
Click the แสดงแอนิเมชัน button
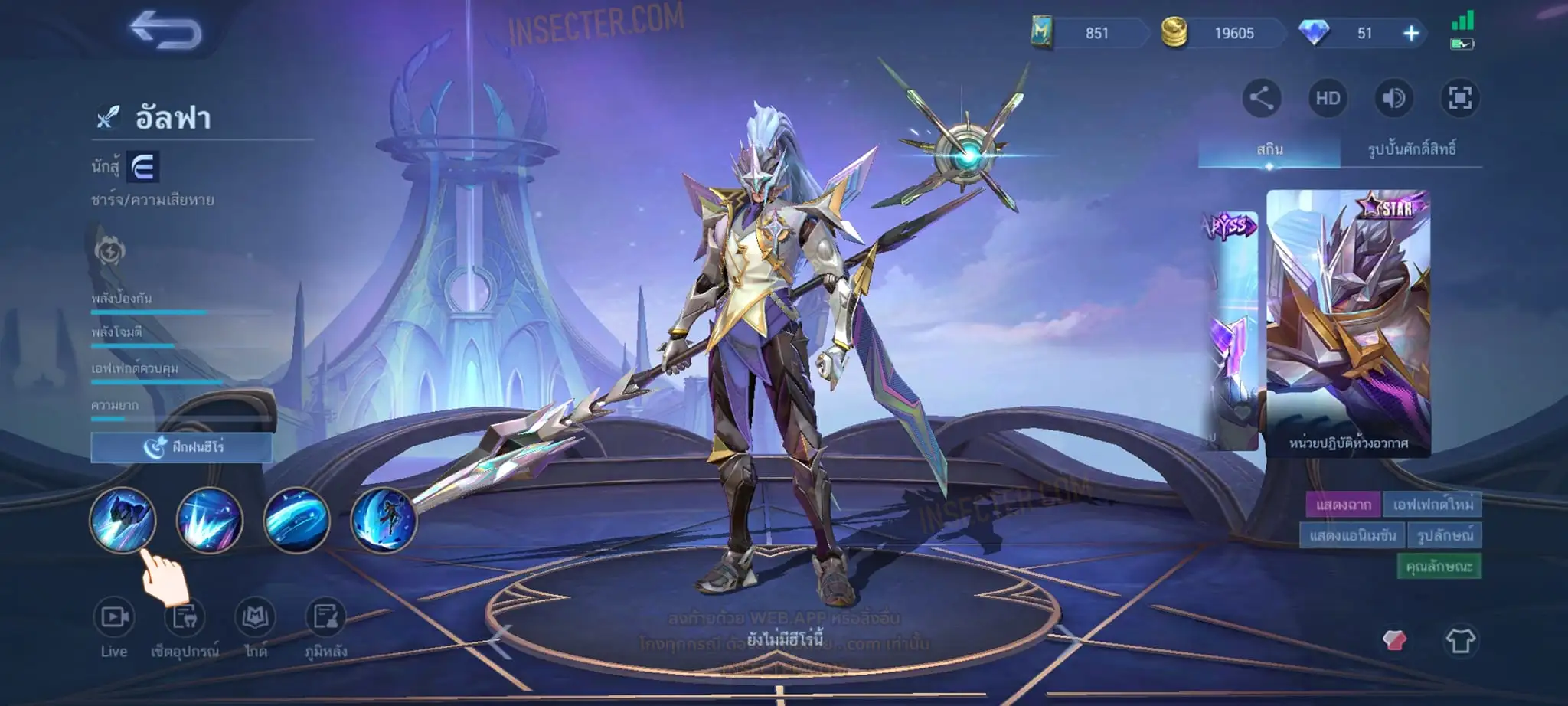(1352, 535)
